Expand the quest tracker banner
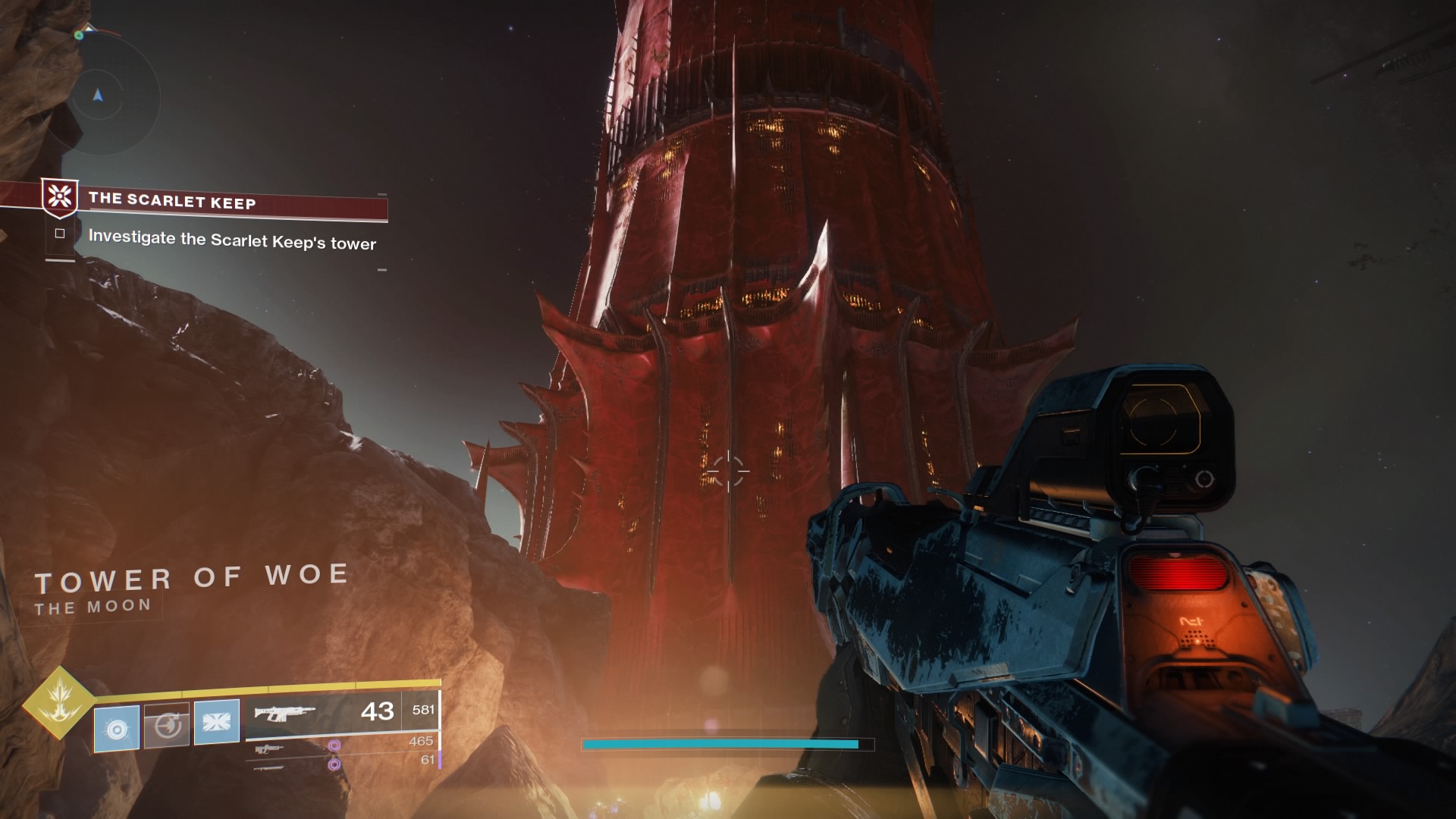 pyautogui.click(x=227, y=202)
